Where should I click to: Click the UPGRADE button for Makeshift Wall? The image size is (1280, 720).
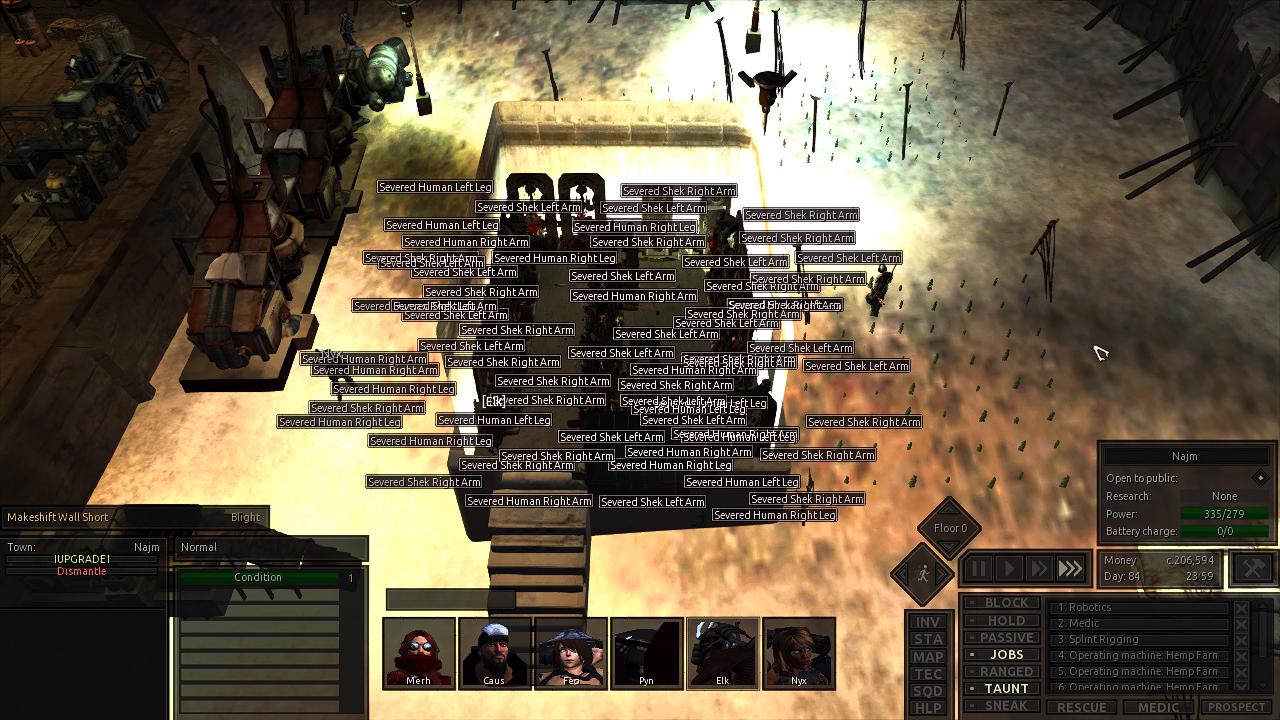[x=80, y=560]
